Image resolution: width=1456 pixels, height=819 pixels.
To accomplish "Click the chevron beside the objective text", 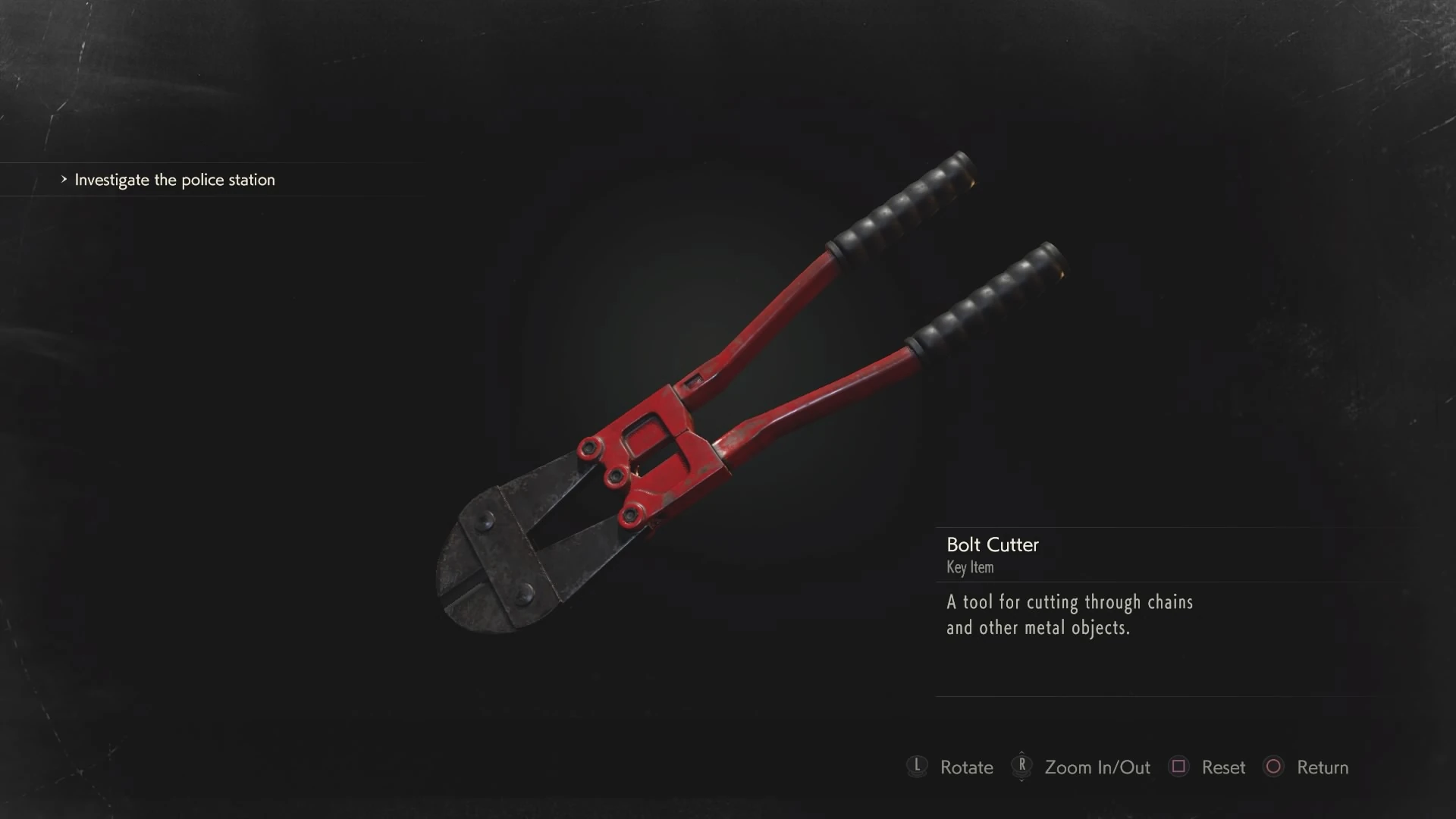I will 64,180.
